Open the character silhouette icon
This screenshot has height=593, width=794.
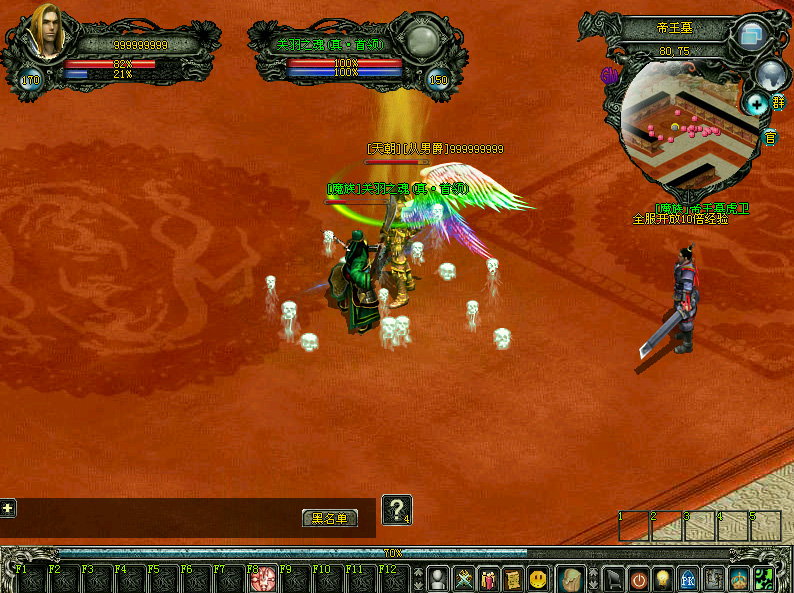[x=438, y=578]
